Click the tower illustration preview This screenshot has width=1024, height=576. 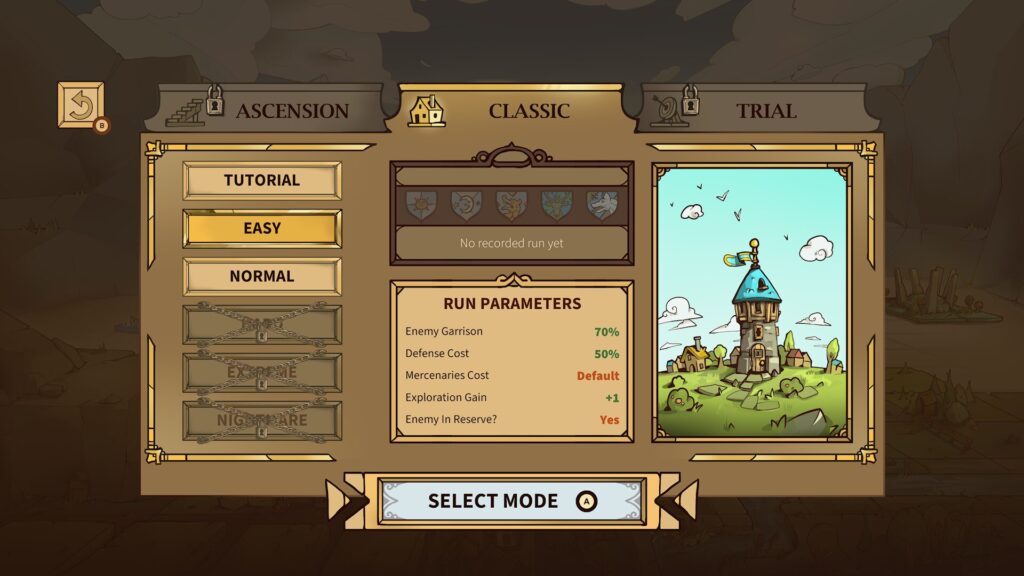pyautogui.click(x=752, y=302)
